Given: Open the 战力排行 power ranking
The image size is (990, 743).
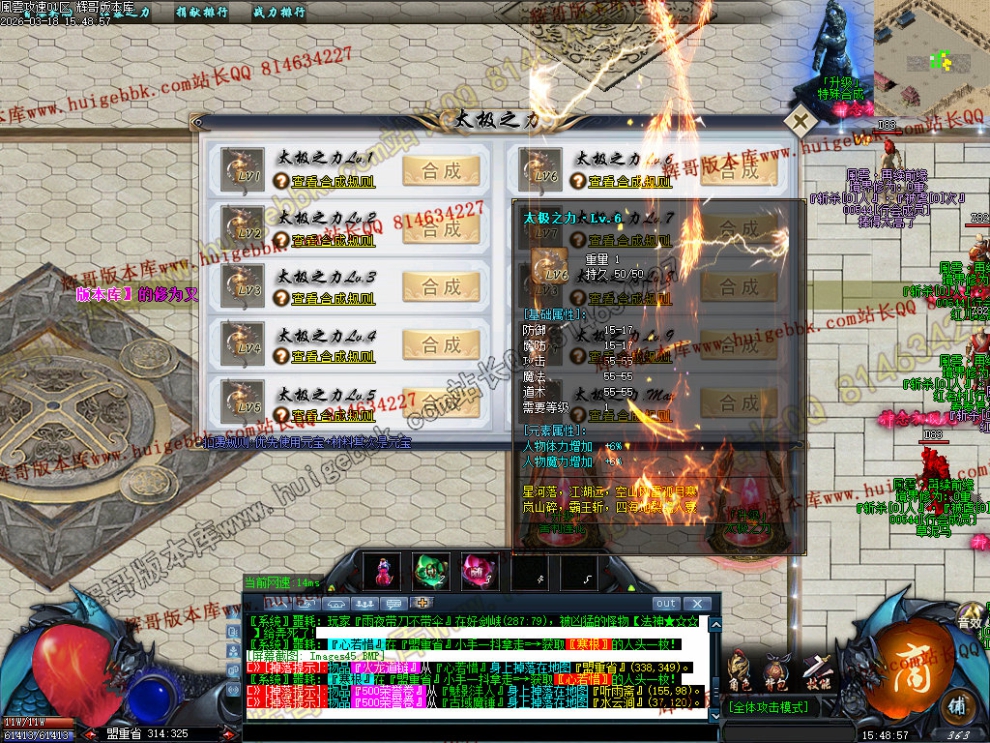Looking at the screenshot, I should tap(279, 13).
